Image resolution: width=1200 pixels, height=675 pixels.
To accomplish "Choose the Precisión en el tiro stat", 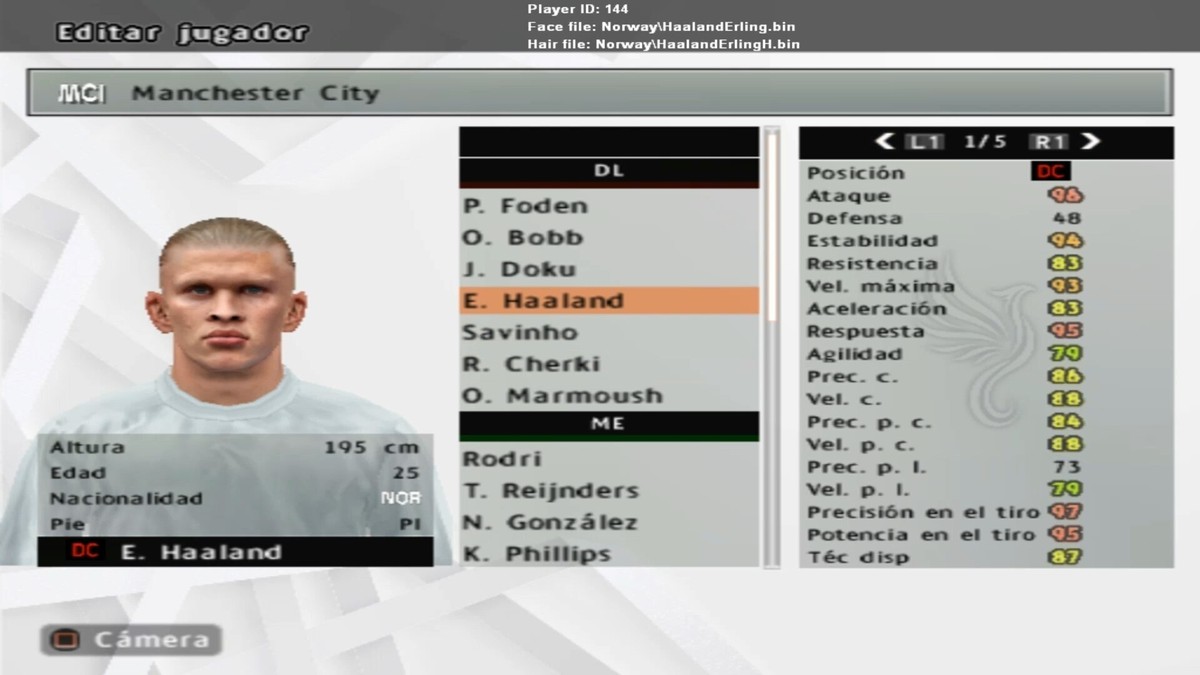I will (x=985, y=512).
